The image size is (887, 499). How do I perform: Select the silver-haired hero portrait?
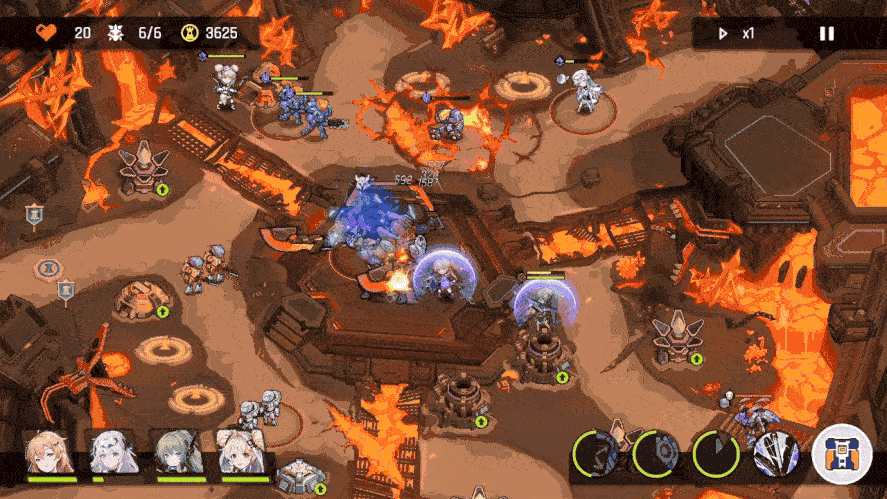pos(111,454)
